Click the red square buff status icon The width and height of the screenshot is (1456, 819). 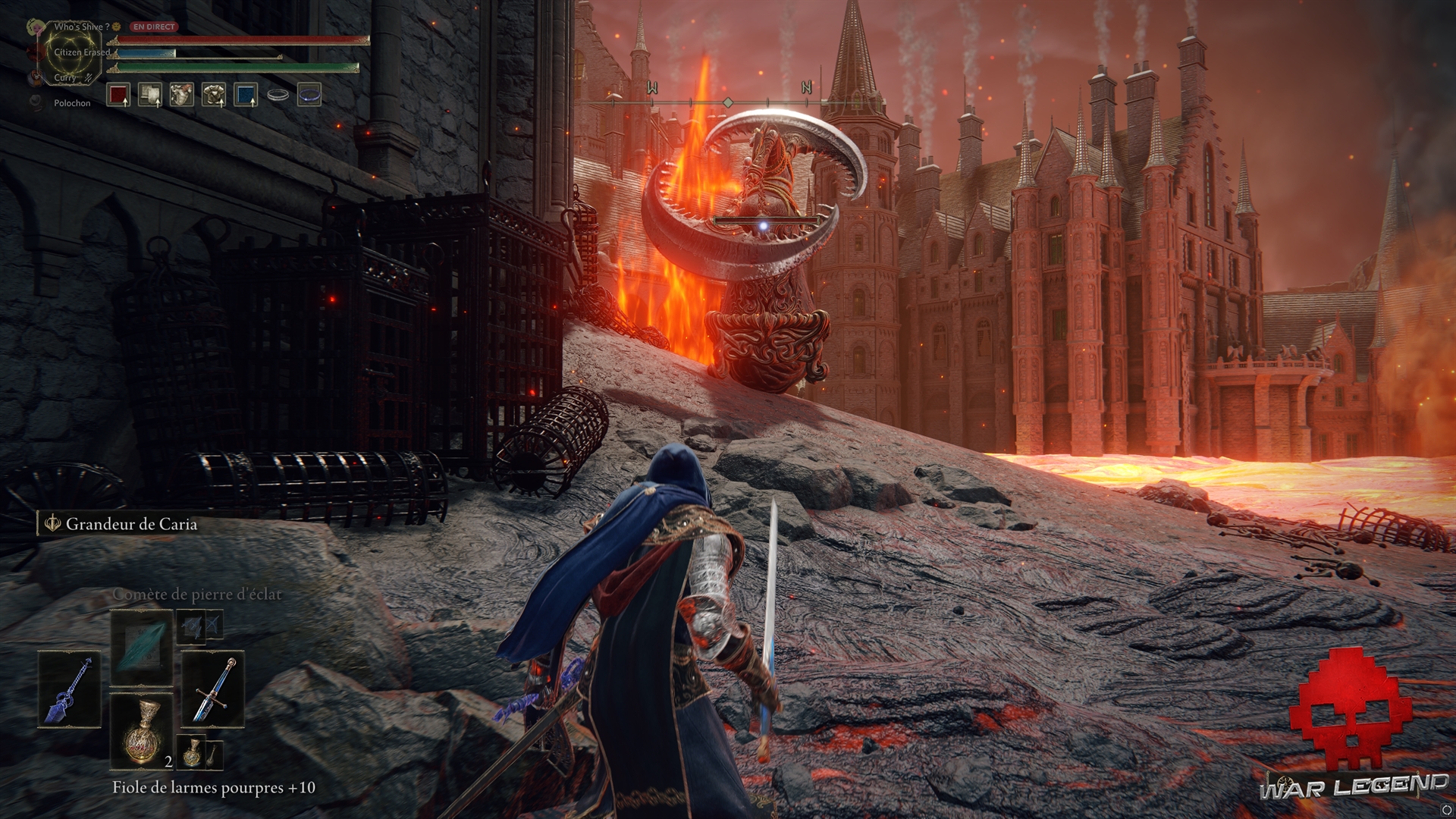[x=118, y=95]
